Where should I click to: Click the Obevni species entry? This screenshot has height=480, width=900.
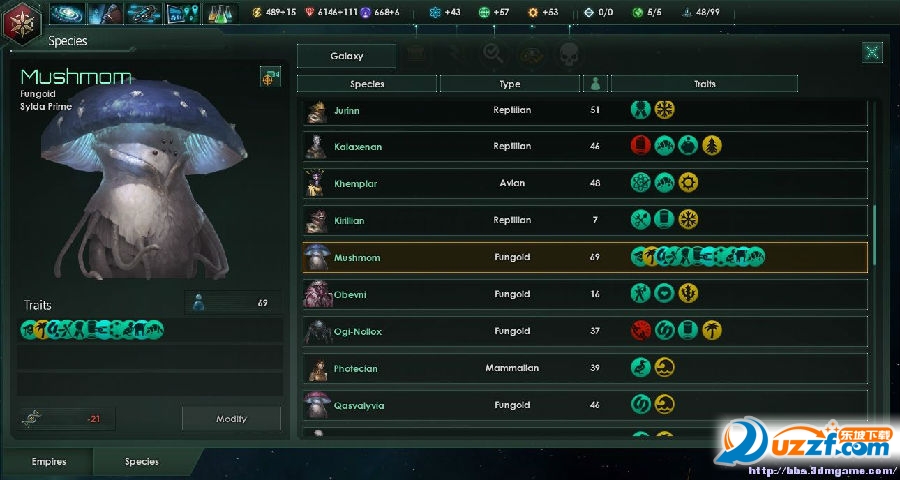pyautogui.click(x=584, y=295)
